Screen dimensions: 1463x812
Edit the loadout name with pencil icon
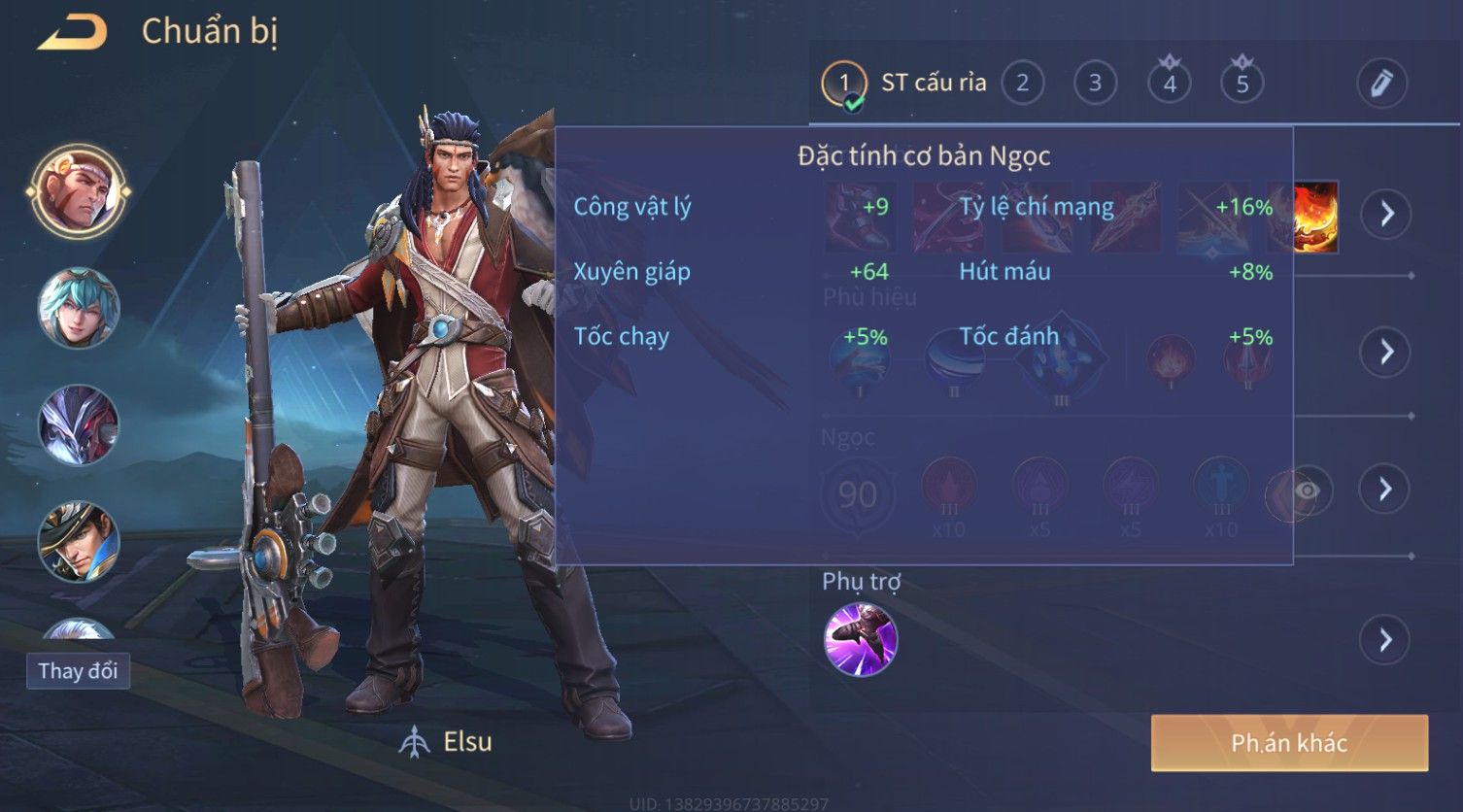1381,84
